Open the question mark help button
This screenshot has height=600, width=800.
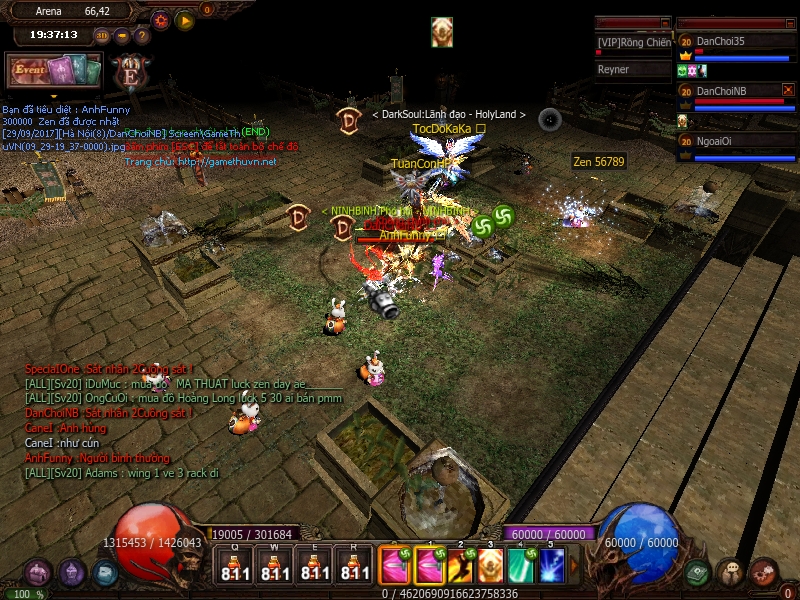[141, 36]
